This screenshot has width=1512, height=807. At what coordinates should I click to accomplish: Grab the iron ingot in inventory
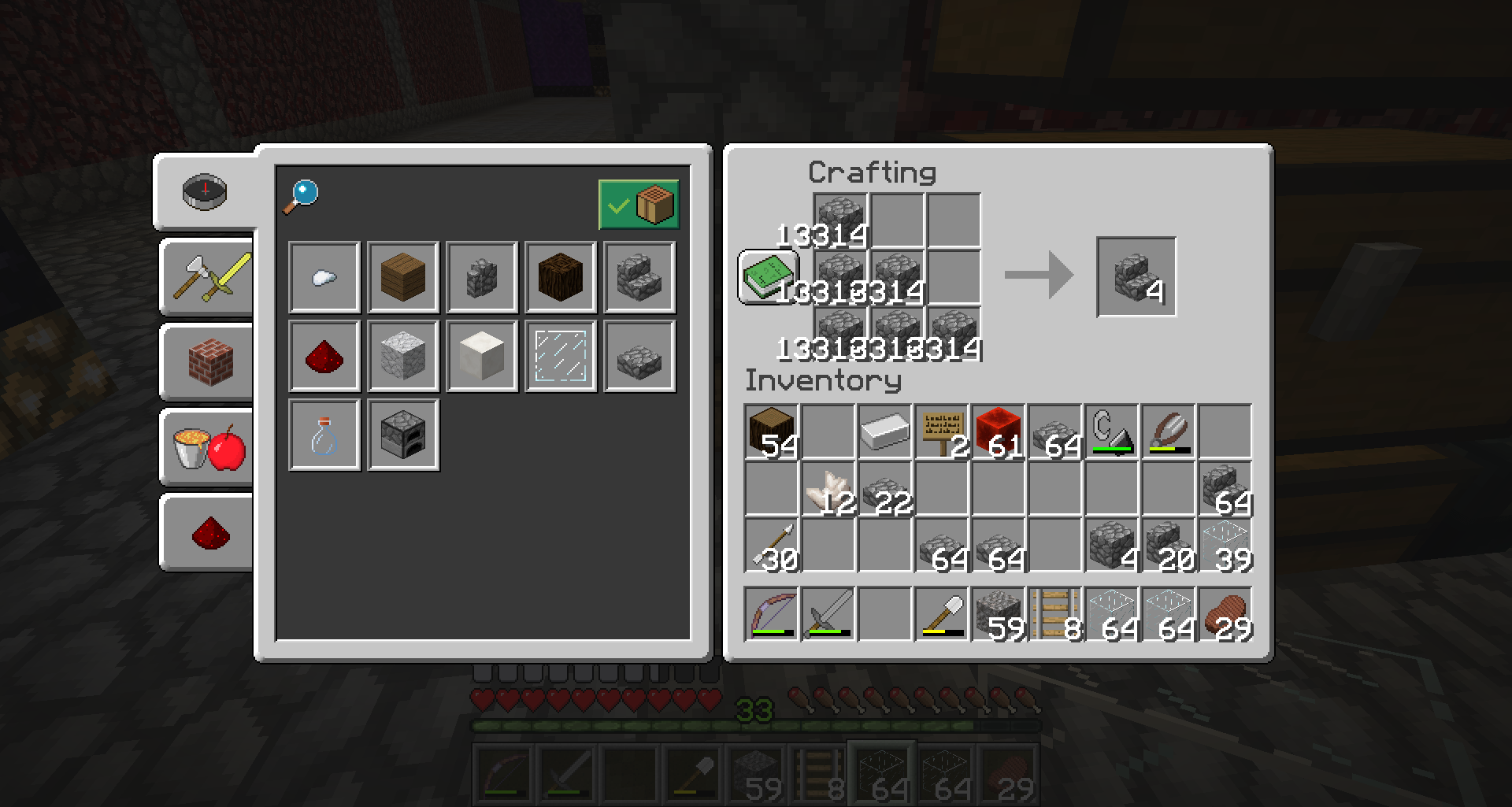tap(885, 431)
